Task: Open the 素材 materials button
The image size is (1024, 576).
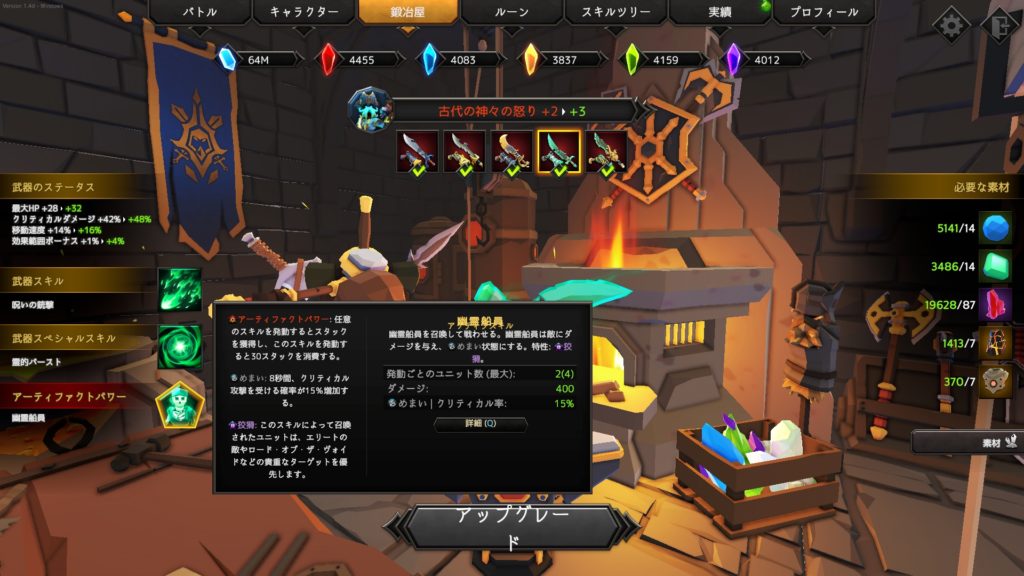Action: (x=966, y=440)
